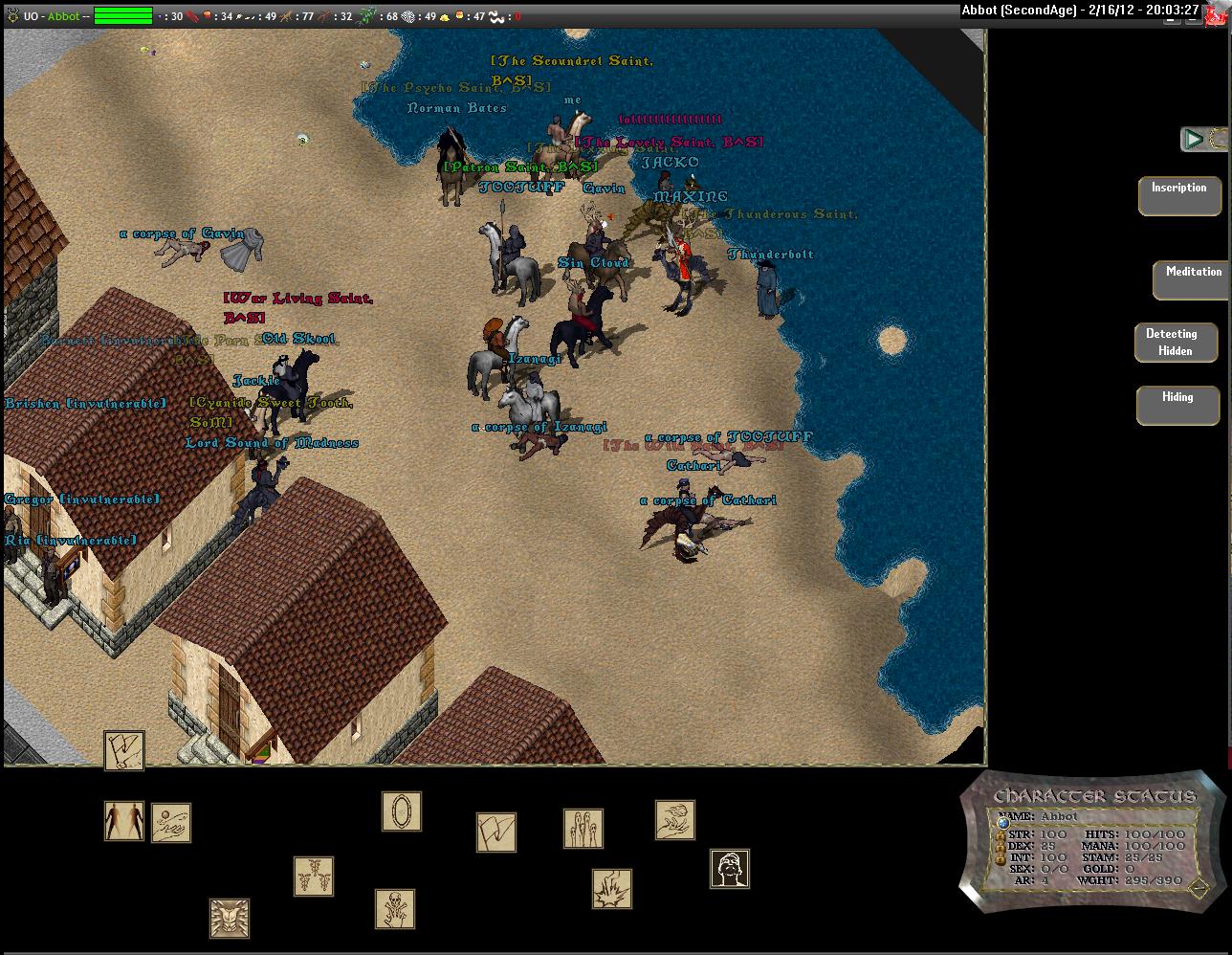Cast the hand-with-orb spell icon

click(x=171, y=823)
